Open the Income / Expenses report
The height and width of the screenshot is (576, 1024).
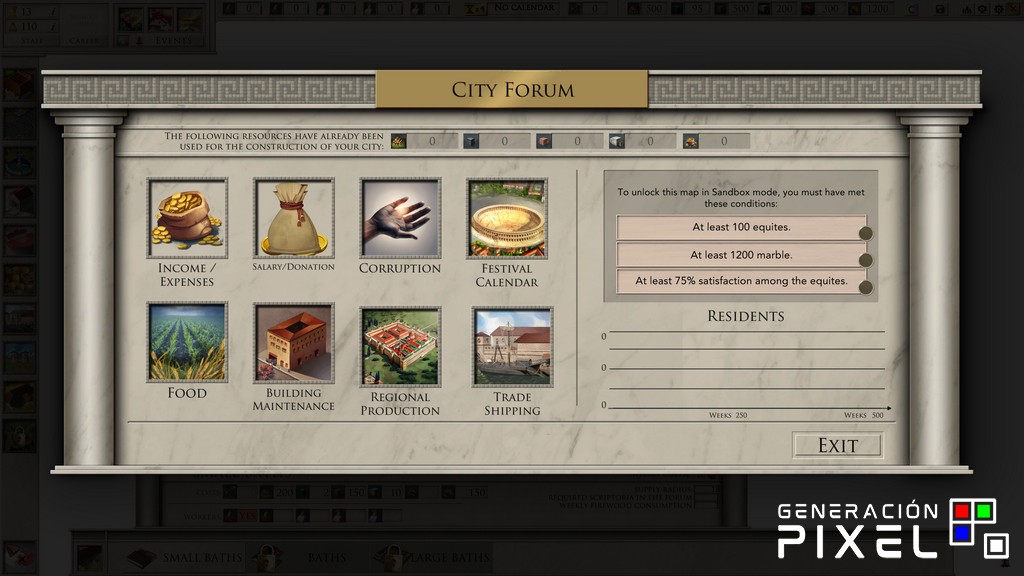187,219
